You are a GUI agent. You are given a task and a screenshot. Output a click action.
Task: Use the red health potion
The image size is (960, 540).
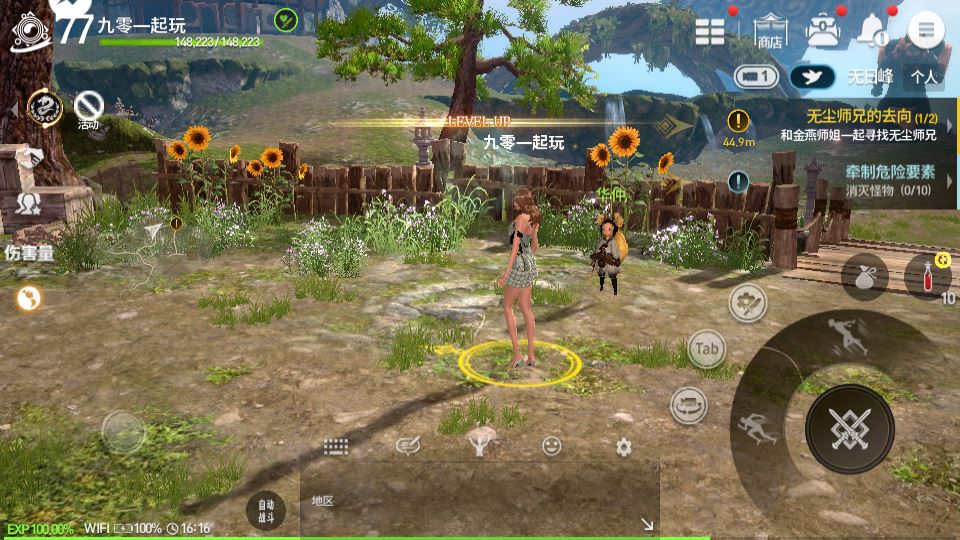926,276
